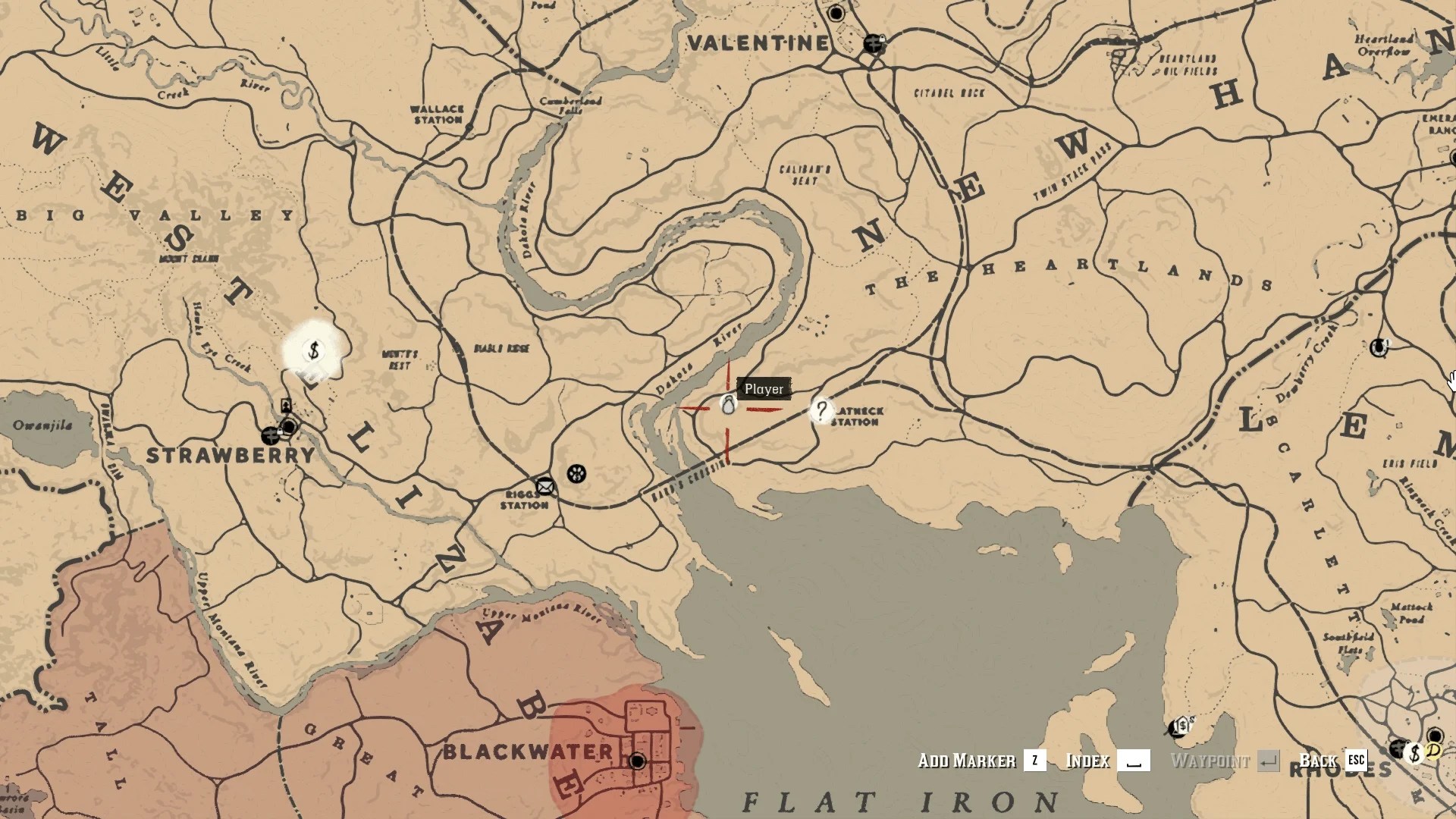Select the black circular marker above Valentine

coord(837,13)
